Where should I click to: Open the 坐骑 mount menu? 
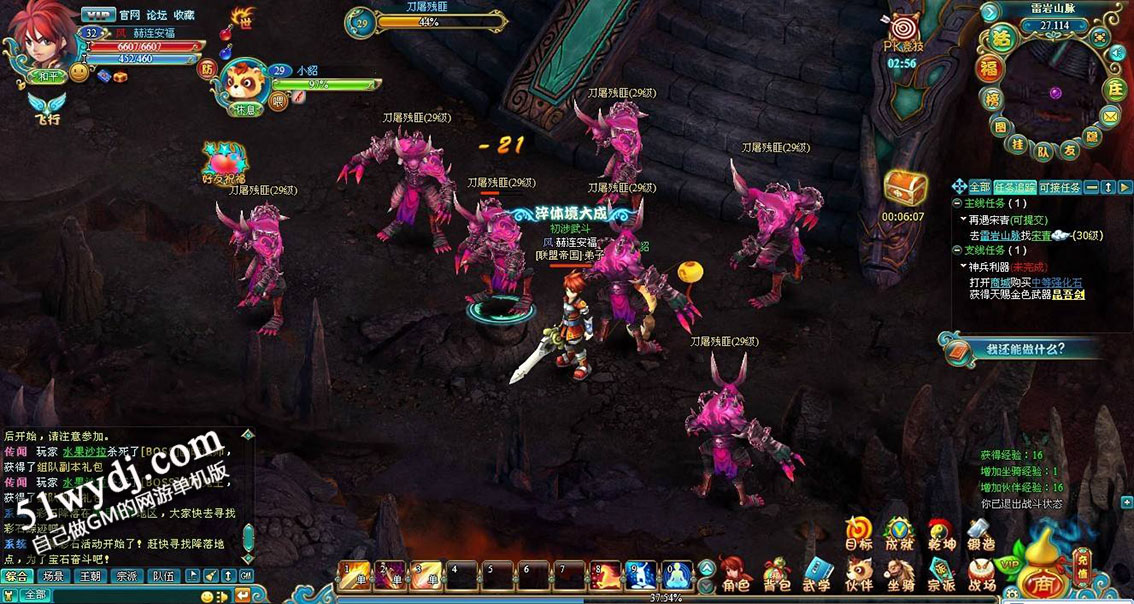[x=900, y=573]
